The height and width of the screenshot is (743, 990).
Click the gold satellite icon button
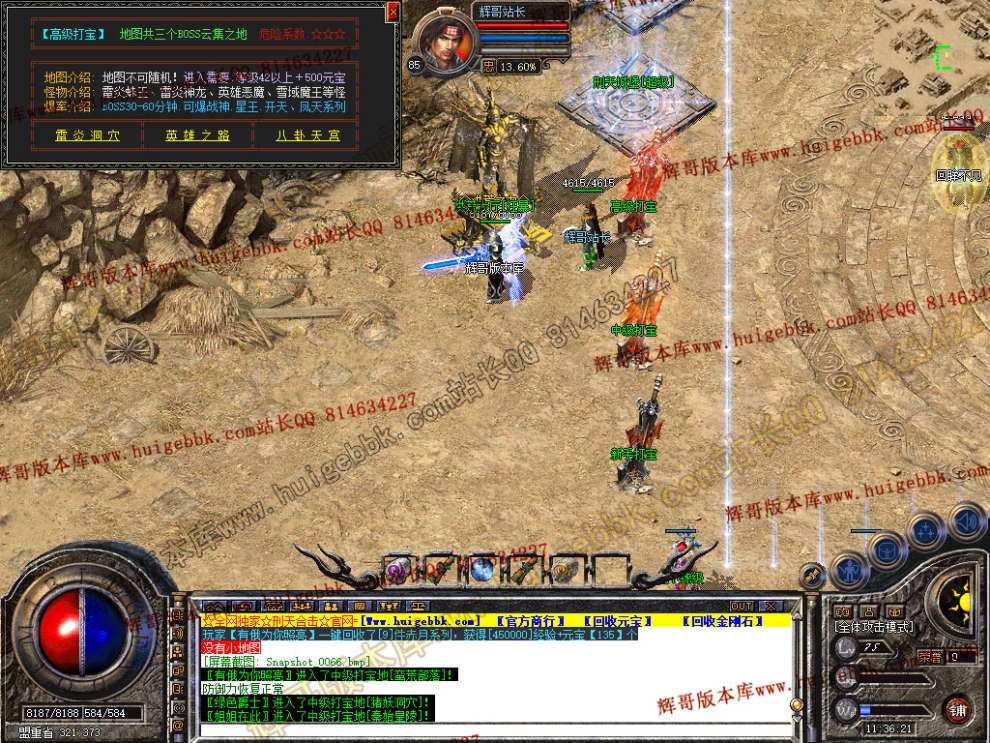click(812, 574)
